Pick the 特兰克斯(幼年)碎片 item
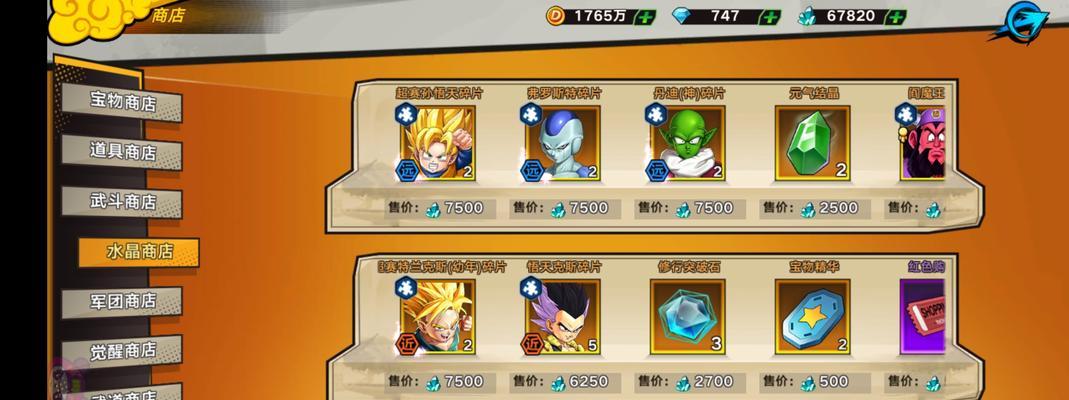The image size is (1069, 400). tap(438, 316)
